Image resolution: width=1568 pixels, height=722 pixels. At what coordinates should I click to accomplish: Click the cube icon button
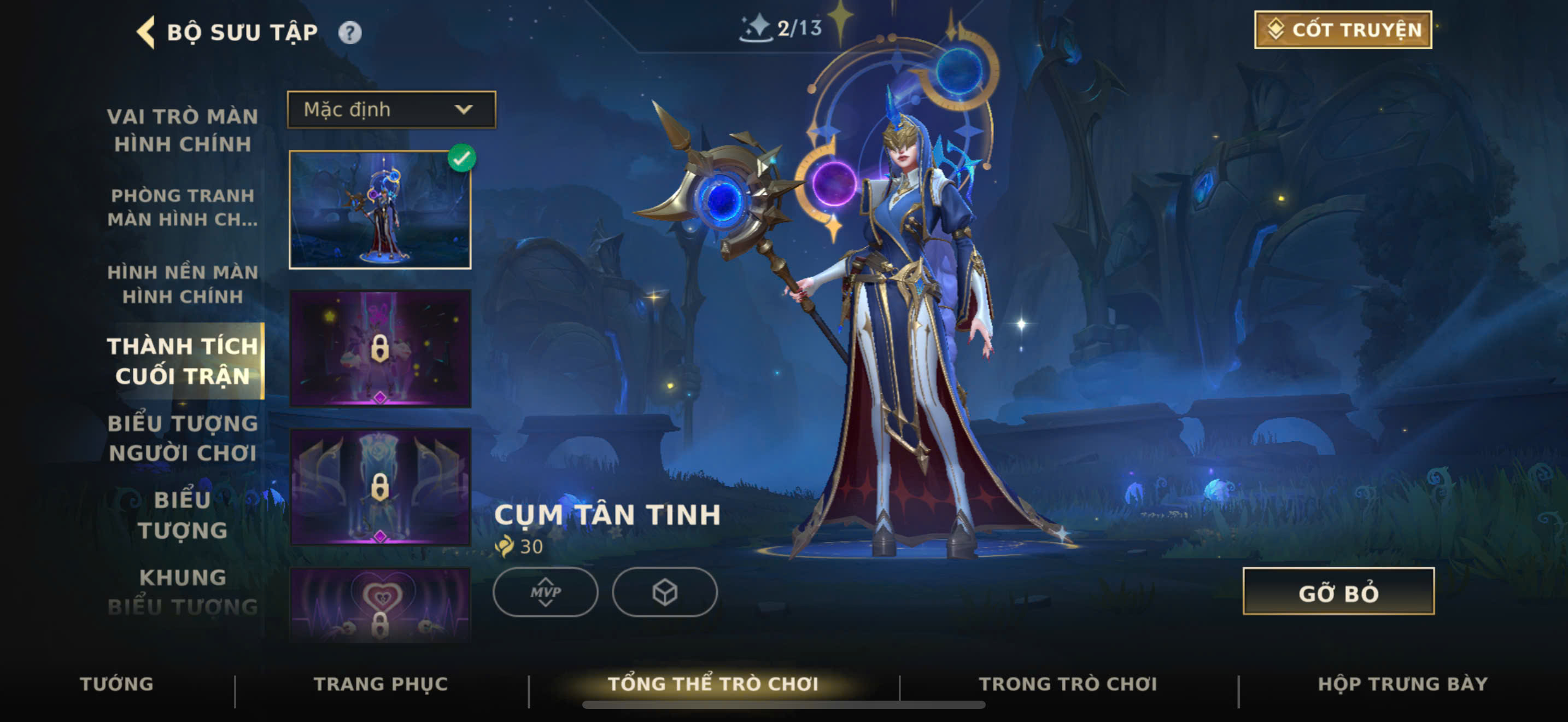point(665,592)
